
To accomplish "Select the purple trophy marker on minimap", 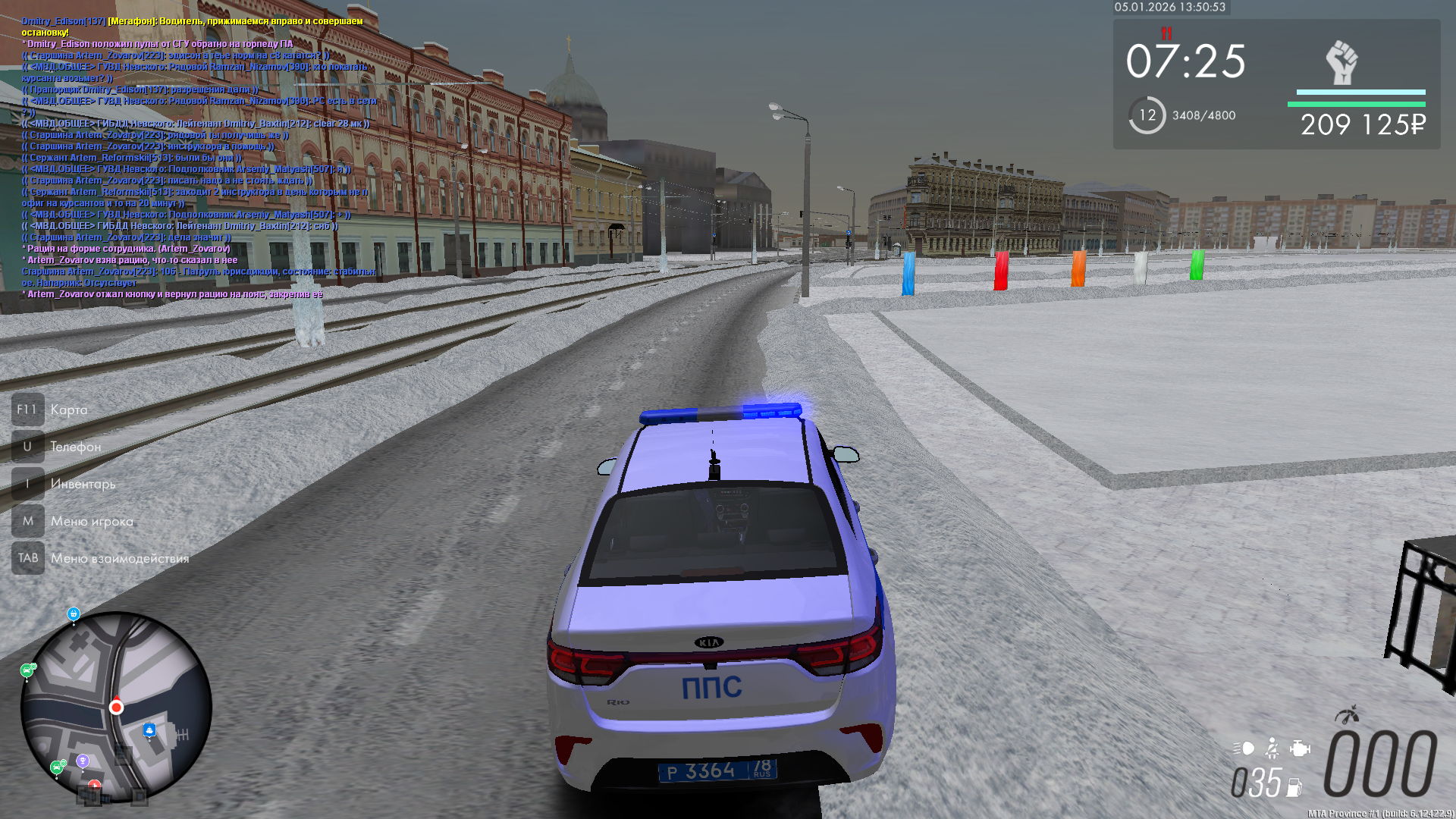I will coord(83,761).
